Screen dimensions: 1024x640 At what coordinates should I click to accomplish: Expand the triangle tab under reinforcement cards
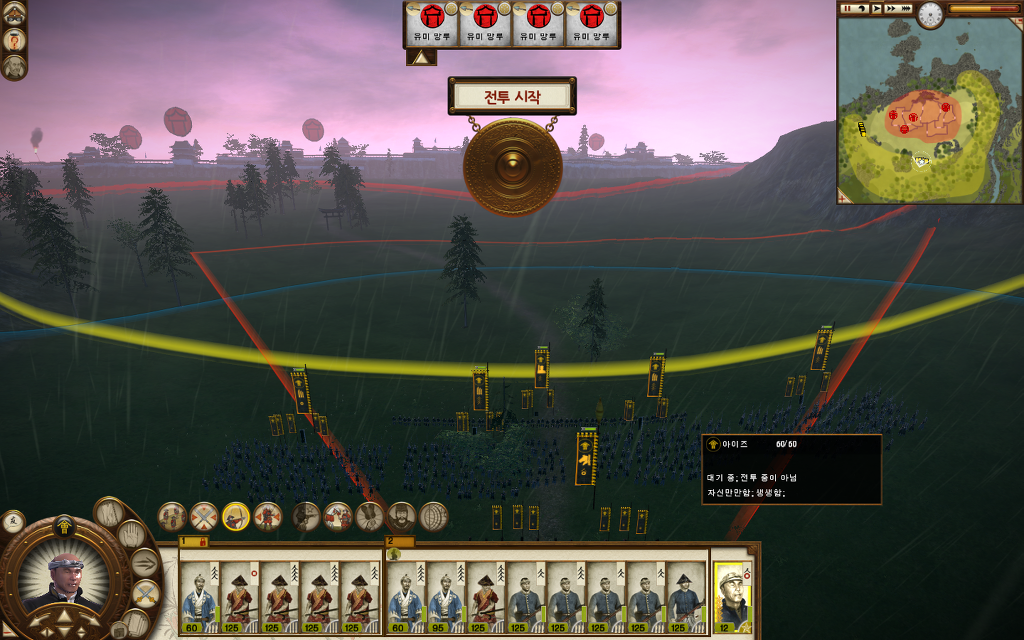tap(420, 58)
